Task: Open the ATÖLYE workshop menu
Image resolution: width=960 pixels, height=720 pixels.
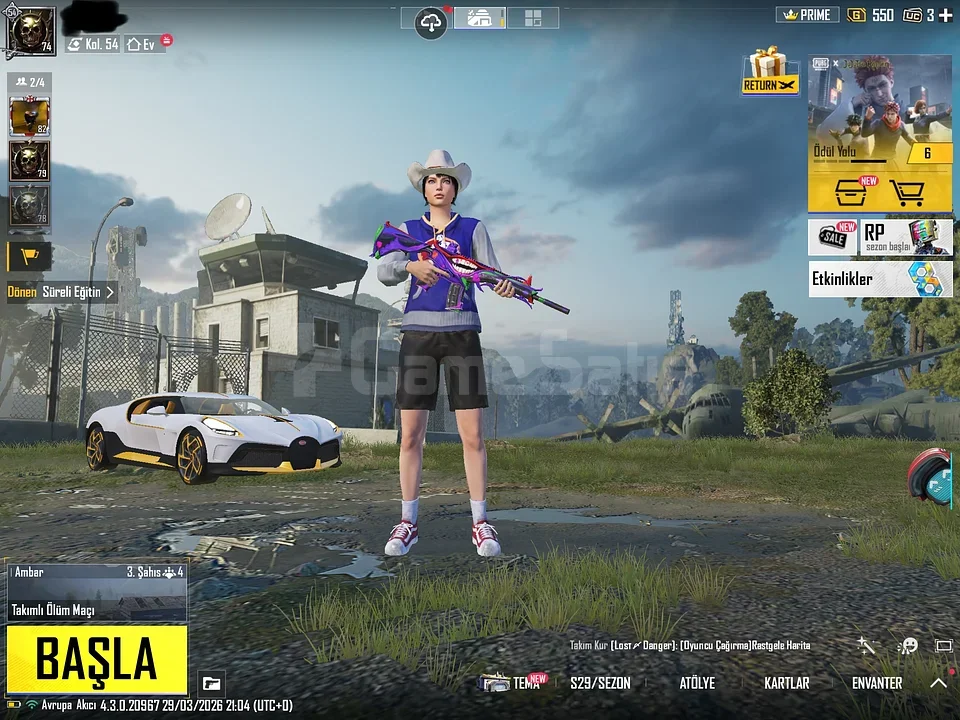Action: (697, 683)
